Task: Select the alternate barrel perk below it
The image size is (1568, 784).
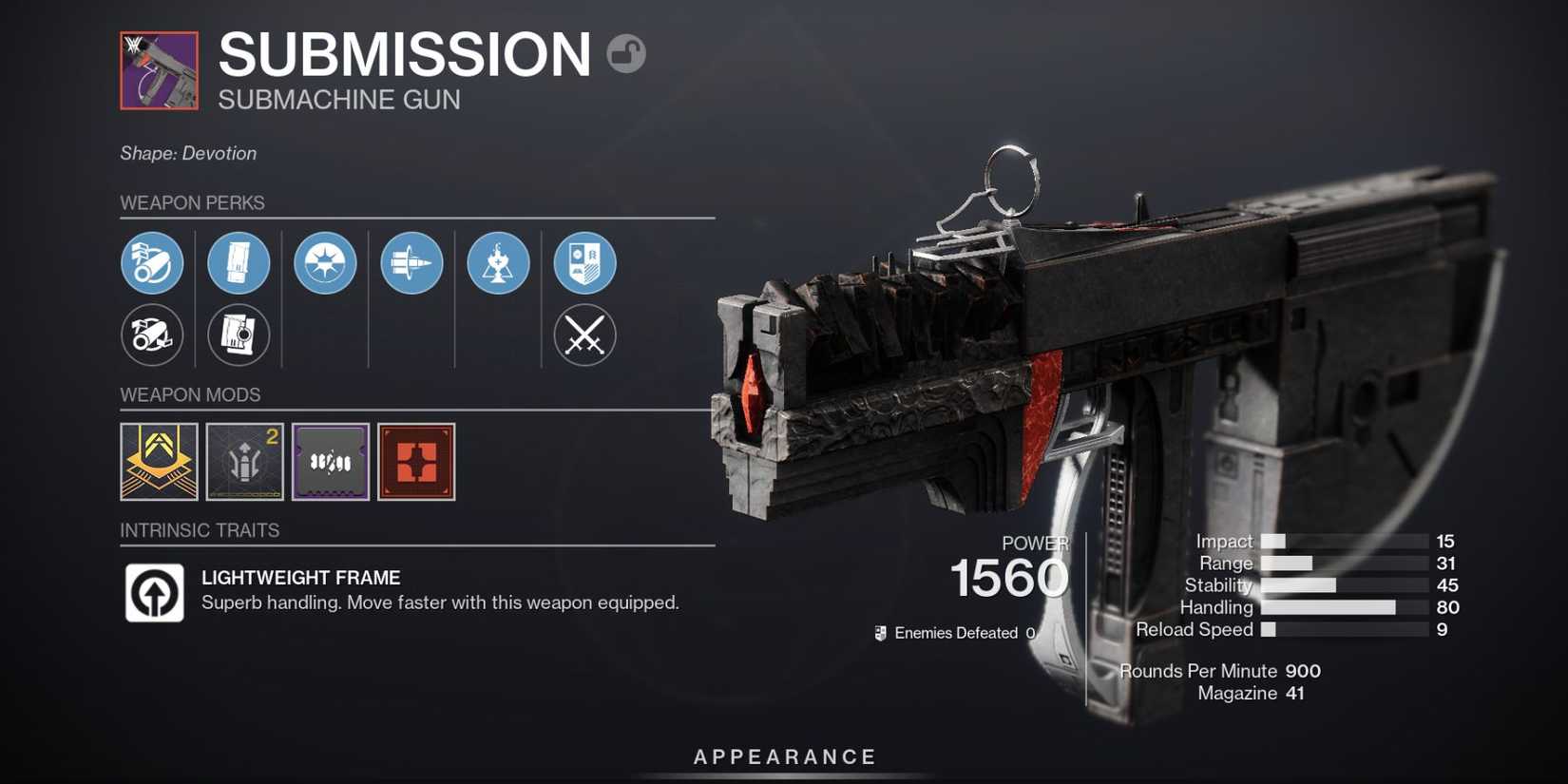Action: pos(152,335)
